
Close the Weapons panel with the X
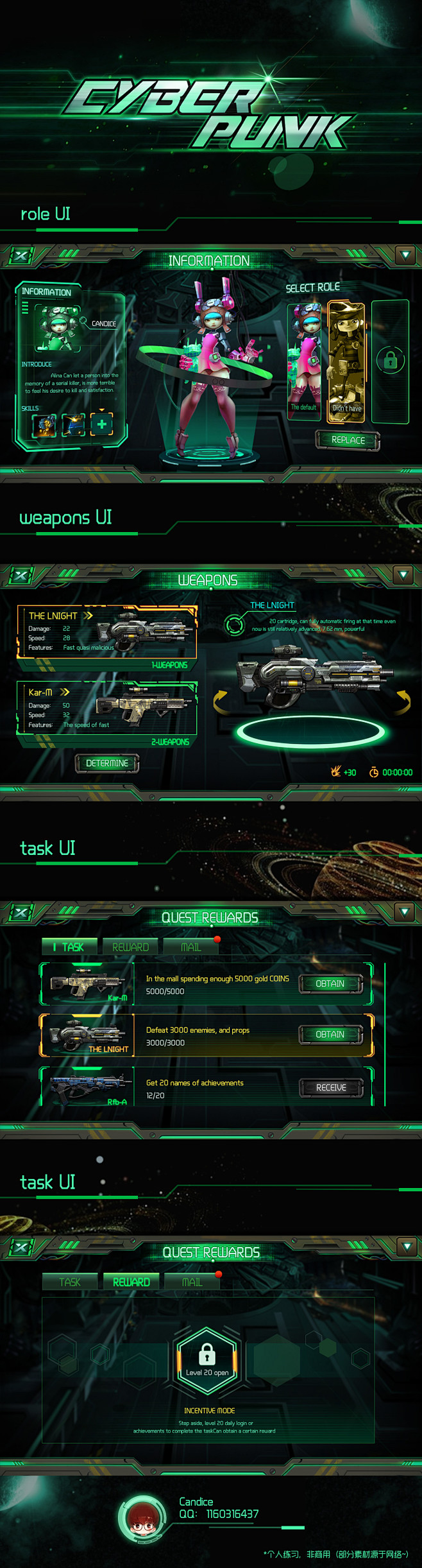point(21,575)
